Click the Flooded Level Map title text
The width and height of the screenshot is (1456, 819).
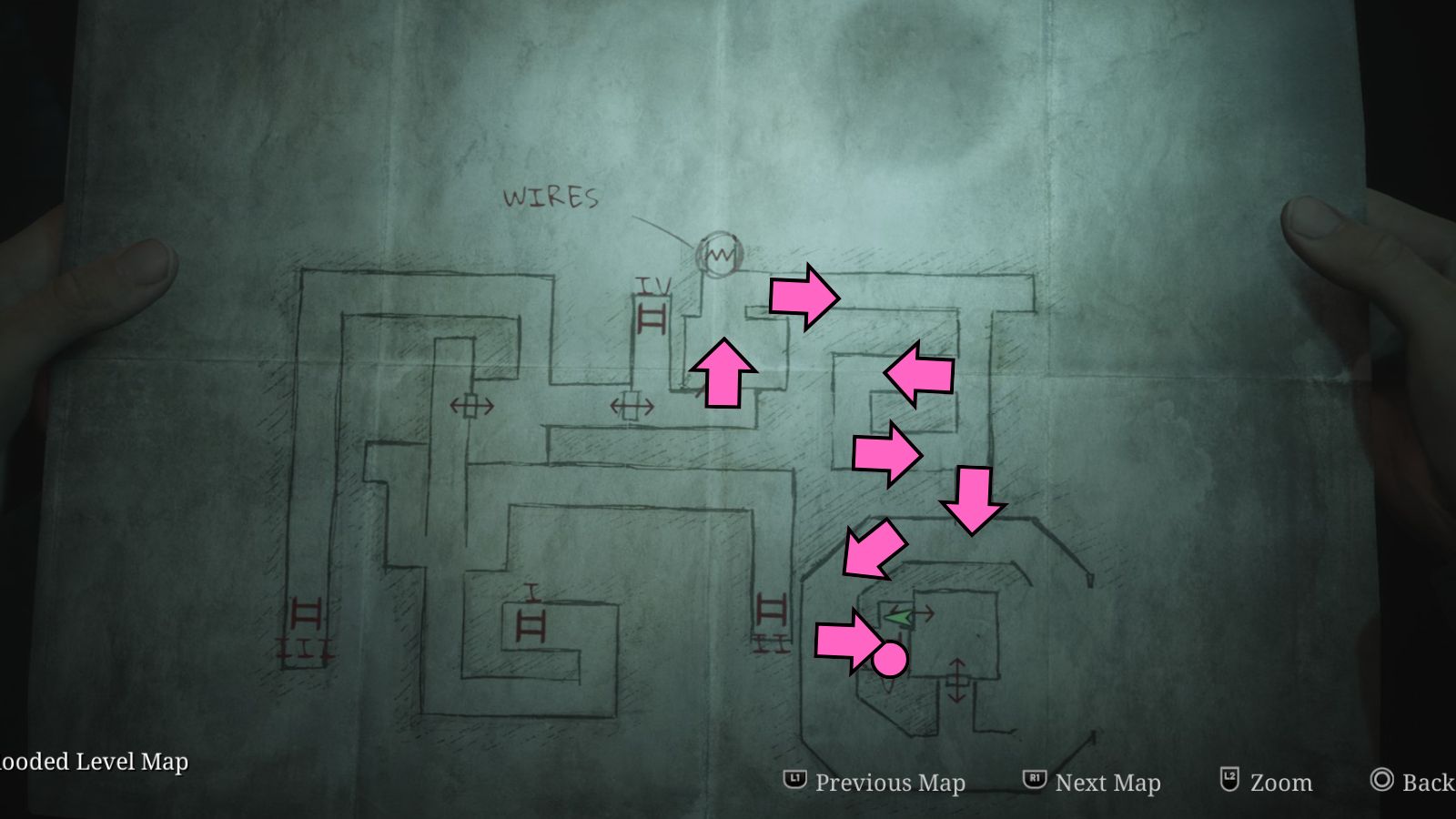click(x=91, y=763)
